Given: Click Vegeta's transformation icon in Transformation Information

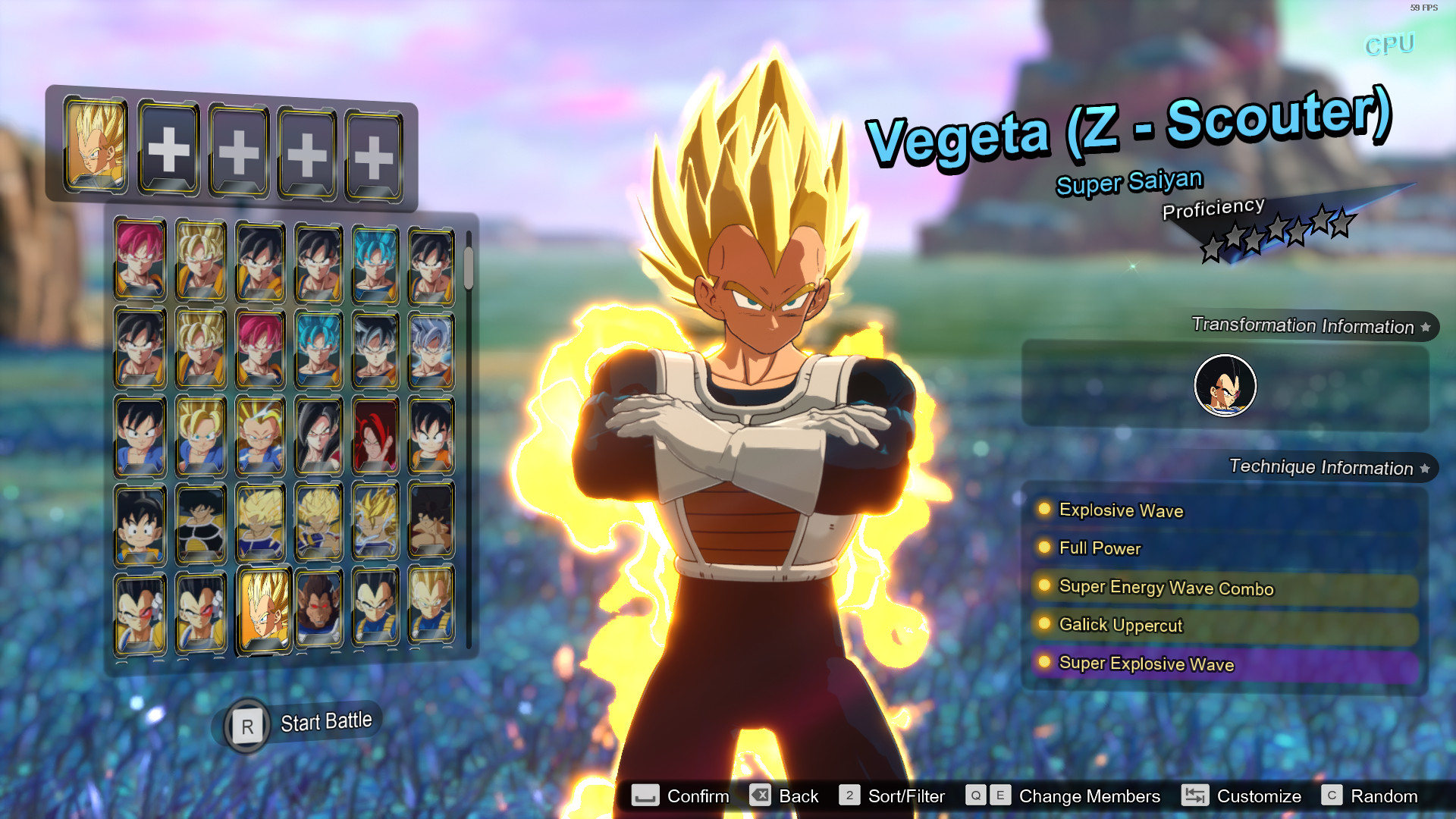Looking at the screenshot, I should (x=1224, y=385).
